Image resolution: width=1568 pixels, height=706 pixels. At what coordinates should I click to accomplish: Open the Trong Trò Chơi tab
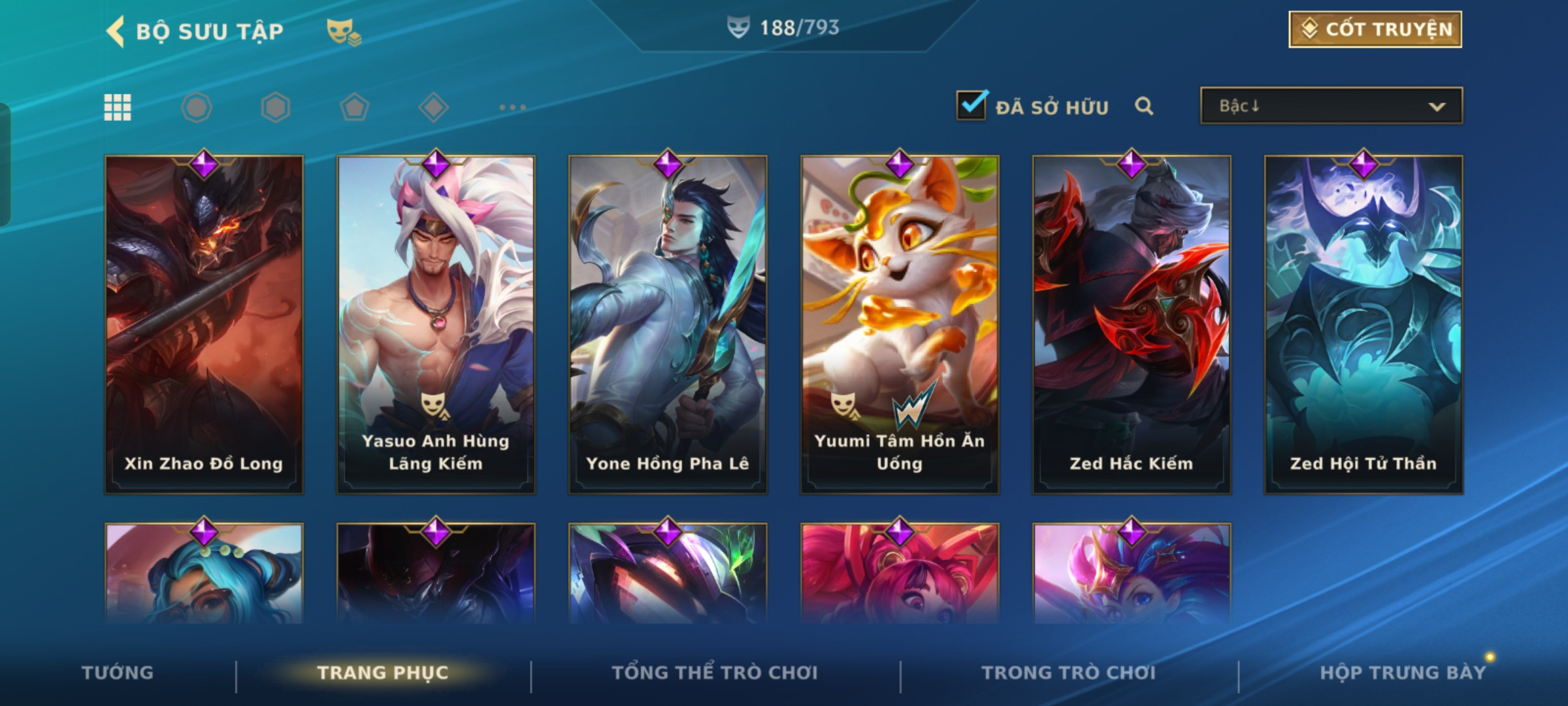pyautogui.click(x=1069, y=673)
